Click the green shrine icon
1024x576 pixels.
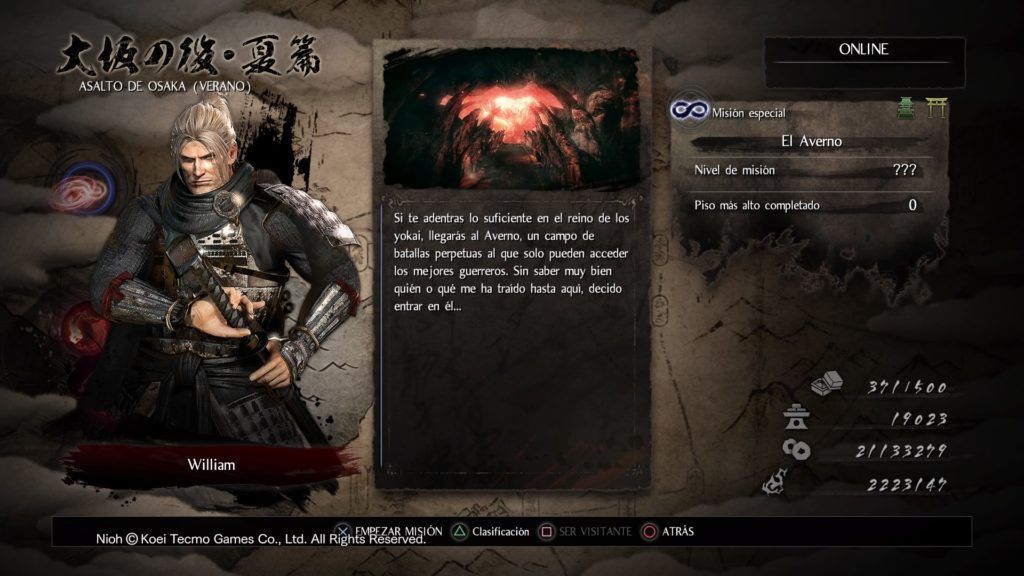[x=906, y=109]
